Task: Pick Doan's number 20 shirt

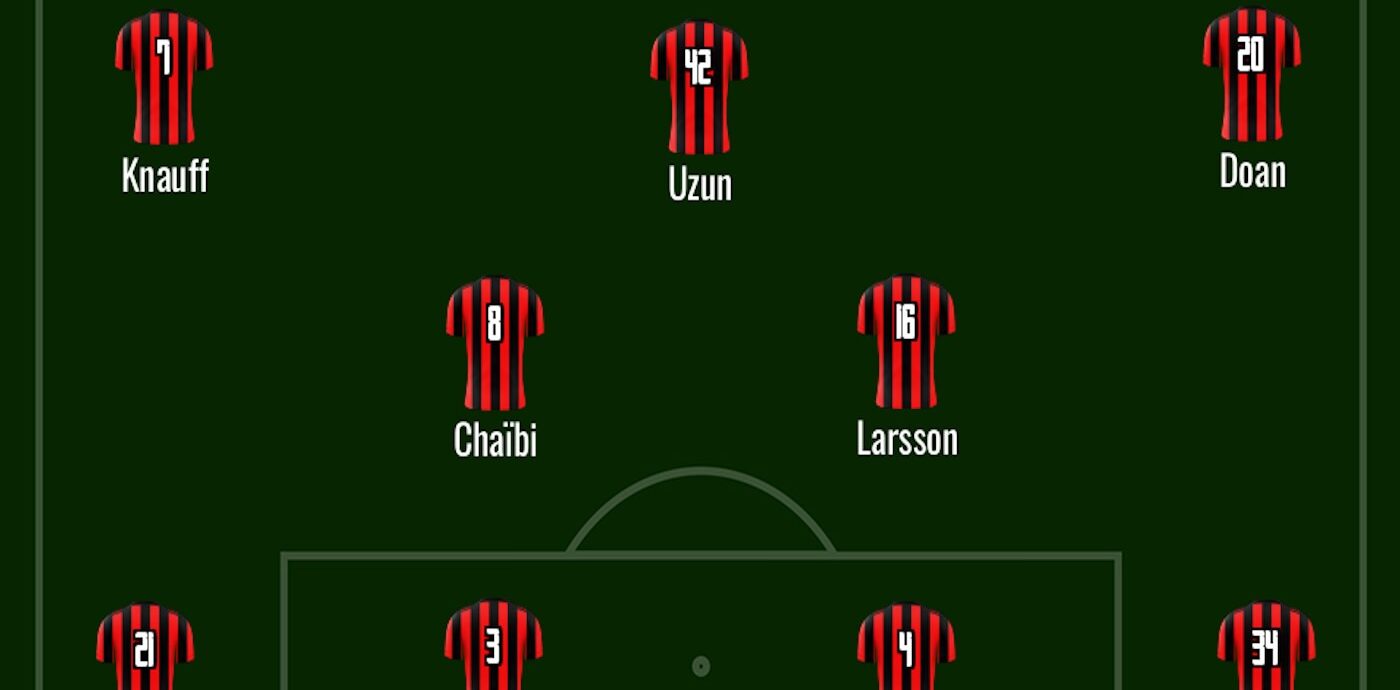Action: 1251,75
